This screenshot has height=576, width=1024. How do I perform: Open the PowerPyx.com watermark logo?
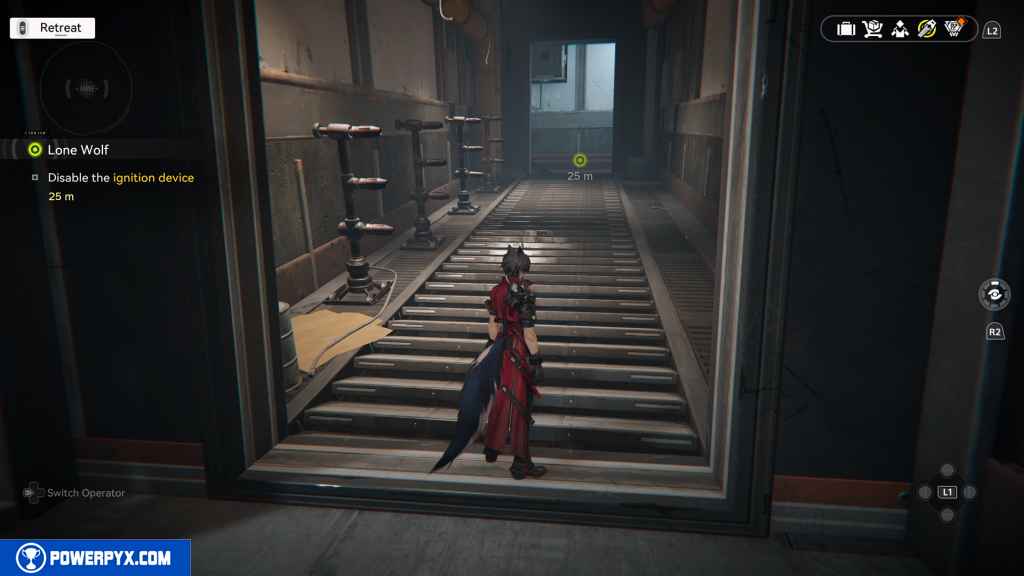coord(95,558)
